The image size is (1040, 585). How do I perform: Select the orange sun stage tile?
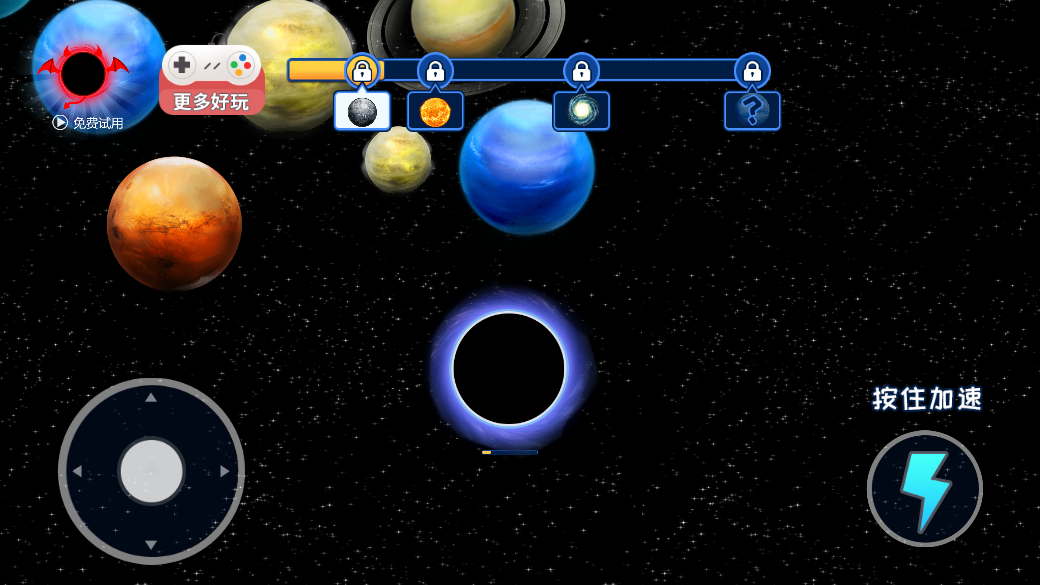(x=435, y=111)
